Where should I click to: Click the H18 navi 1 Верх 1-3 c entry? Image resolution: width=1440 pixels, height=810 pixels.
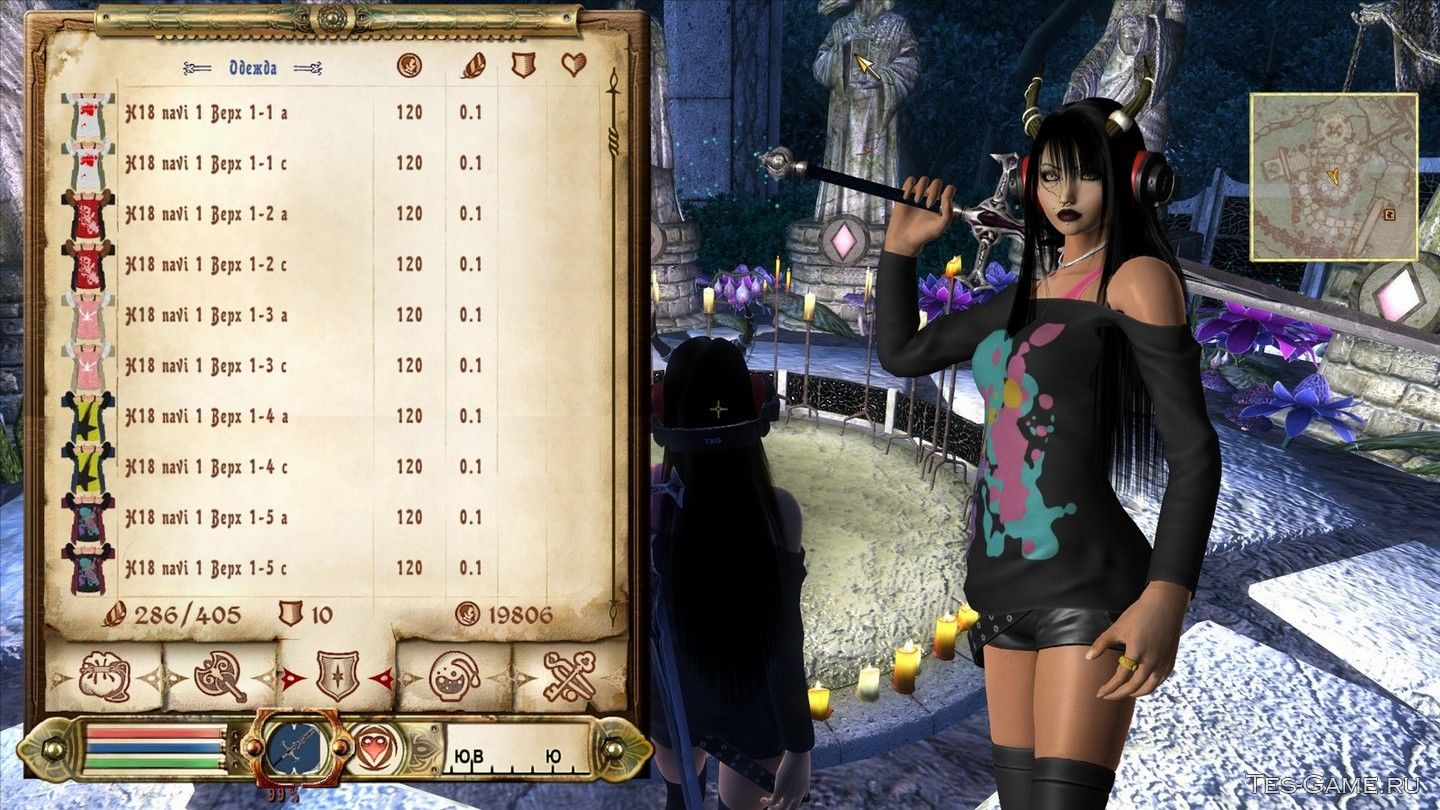[x=205, y=366]
